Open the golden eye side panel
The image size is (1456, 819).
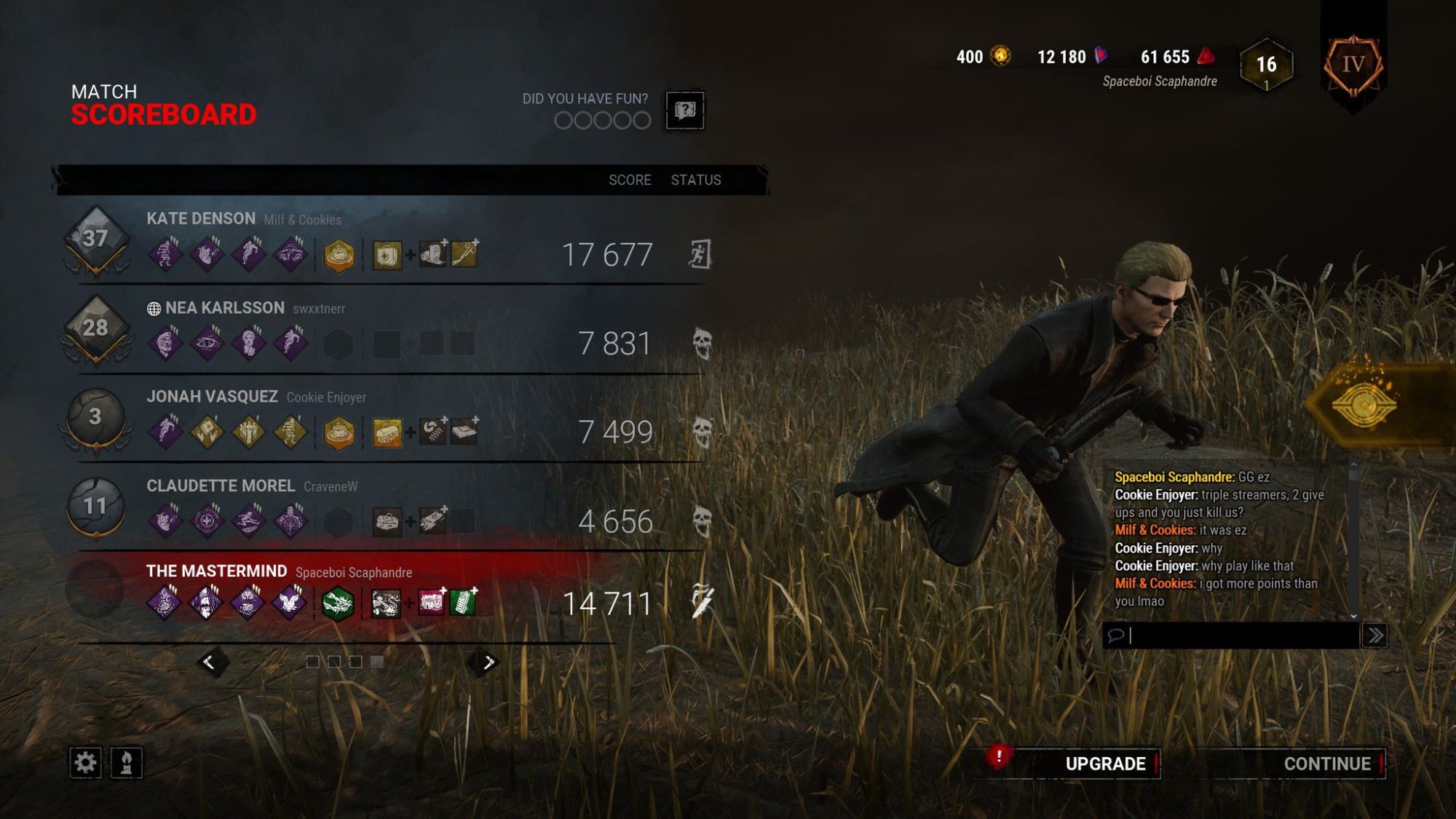point(1365,405)
